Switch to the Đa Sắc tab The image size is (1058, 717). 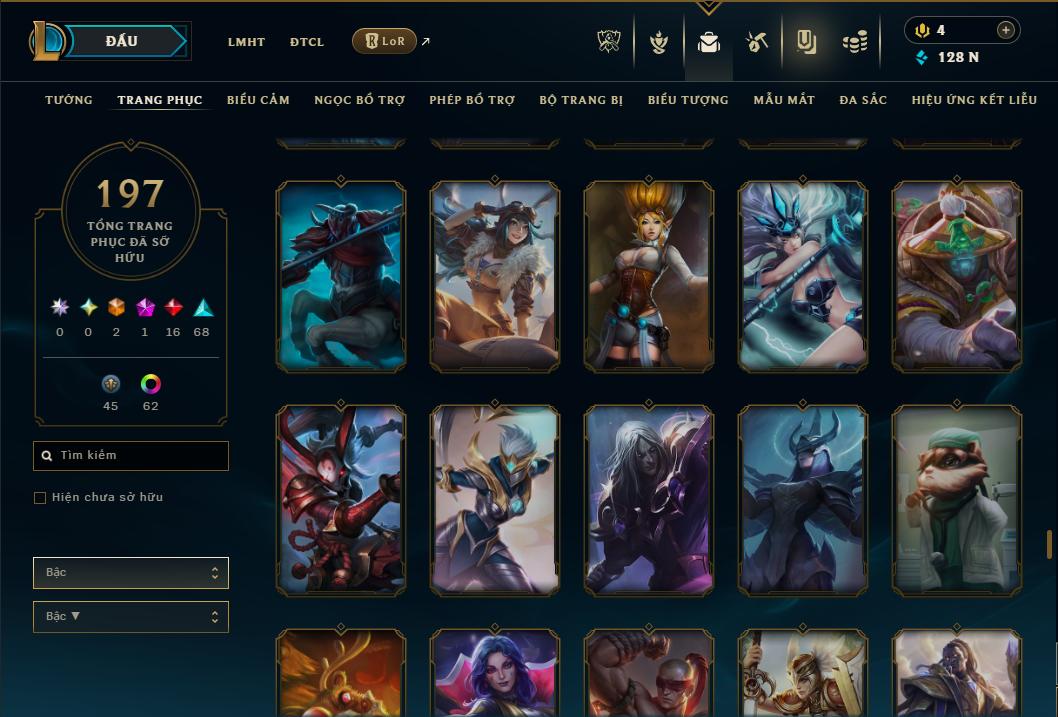(x=863, y=100)
